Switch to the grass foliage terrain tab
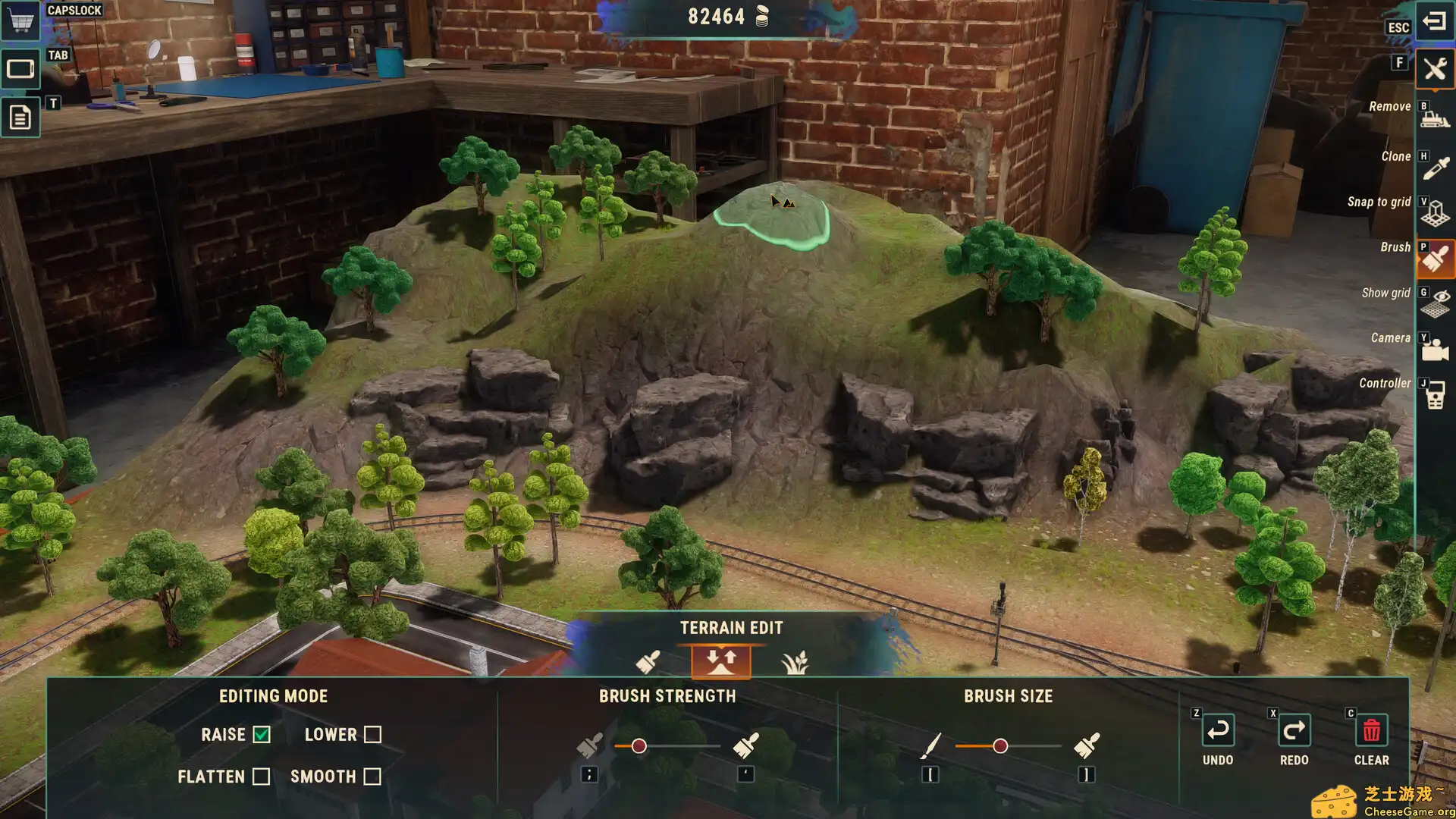Viewport: 1456px width, 819px height. tap(794, 662)
